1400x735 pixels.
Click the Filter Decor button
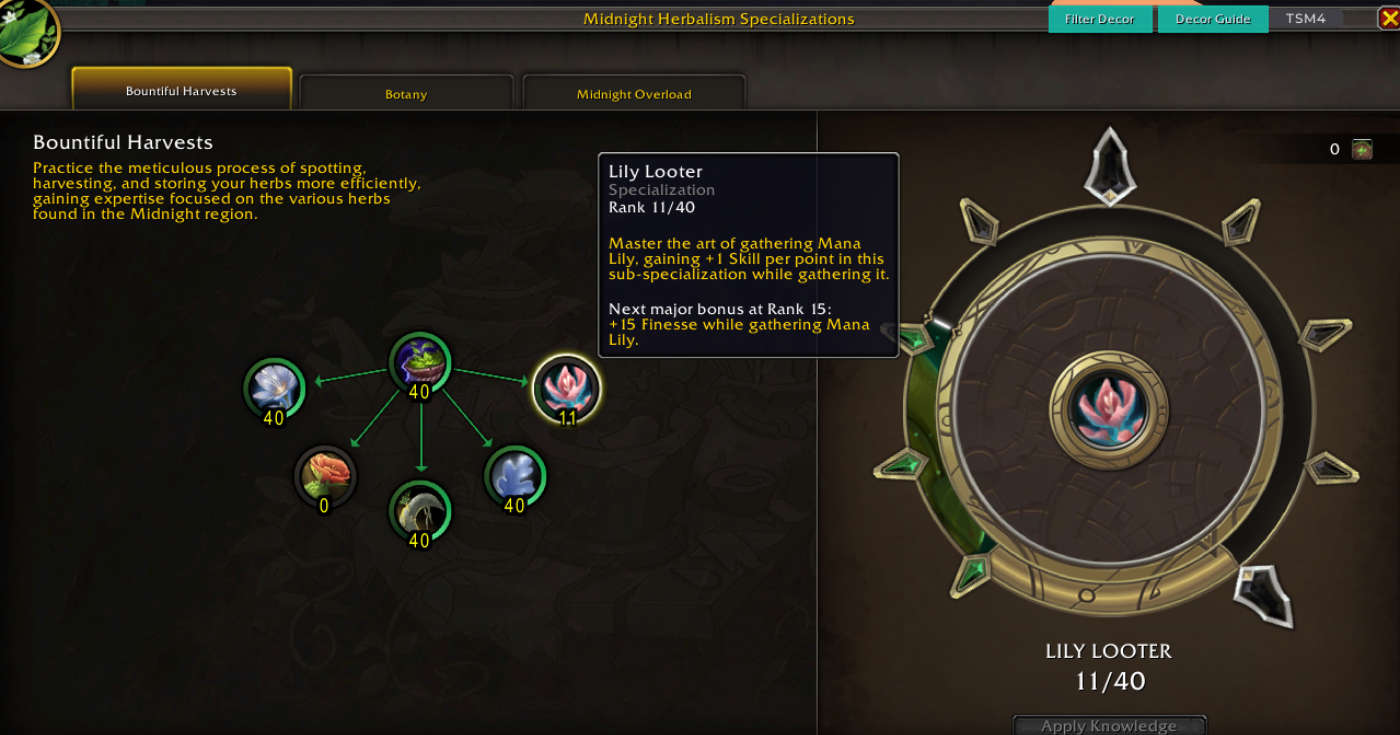point(1099,19)
